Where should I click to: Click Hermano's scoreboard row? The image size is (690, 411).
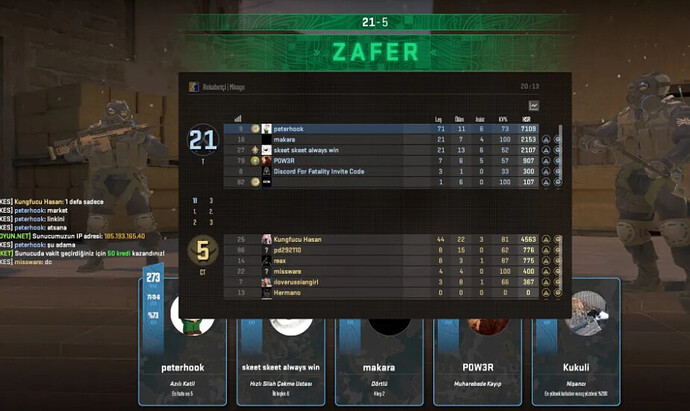point(390,293)
